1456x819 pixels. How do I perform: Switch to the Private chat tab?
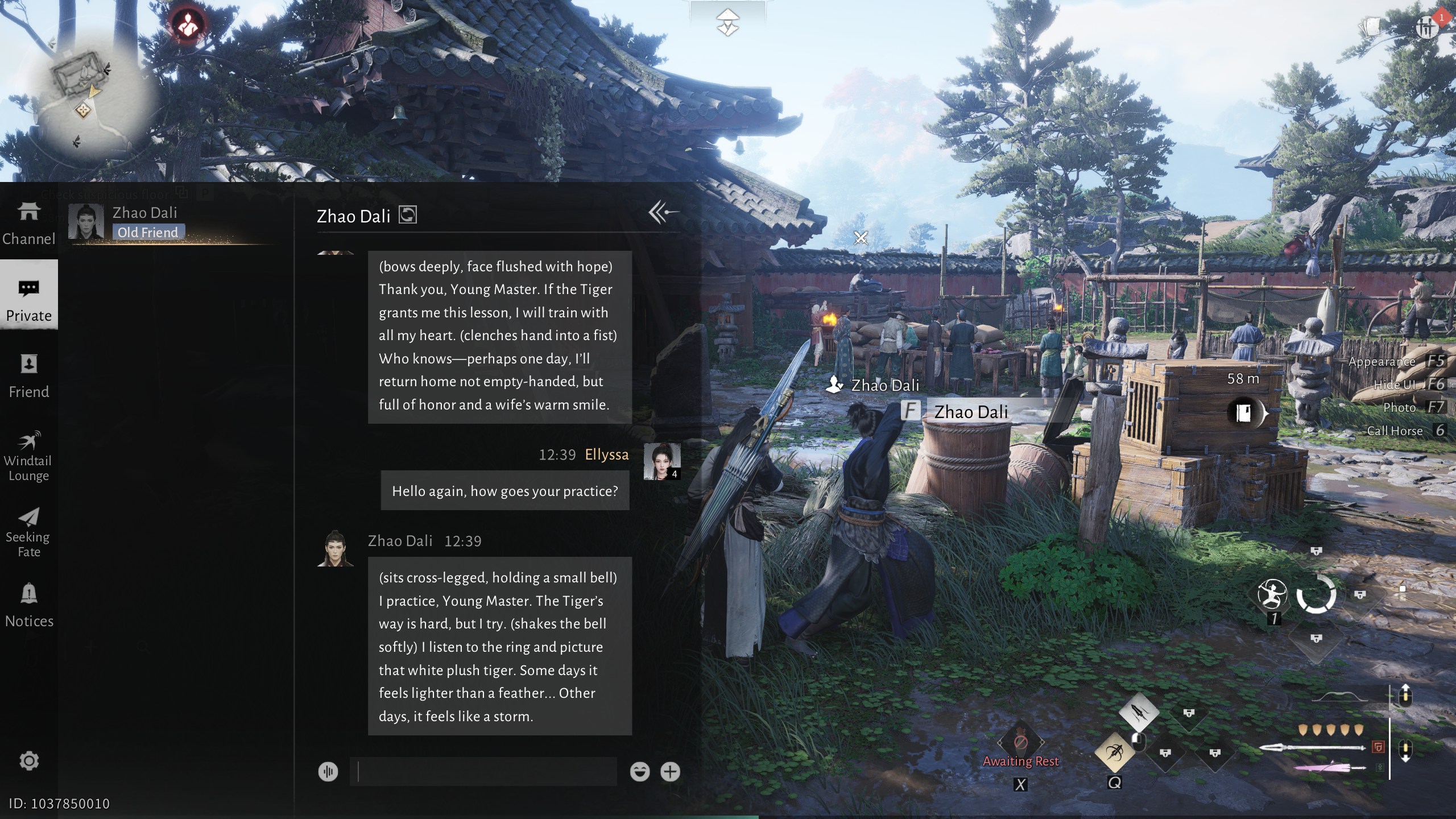click(x=28, y=300)
